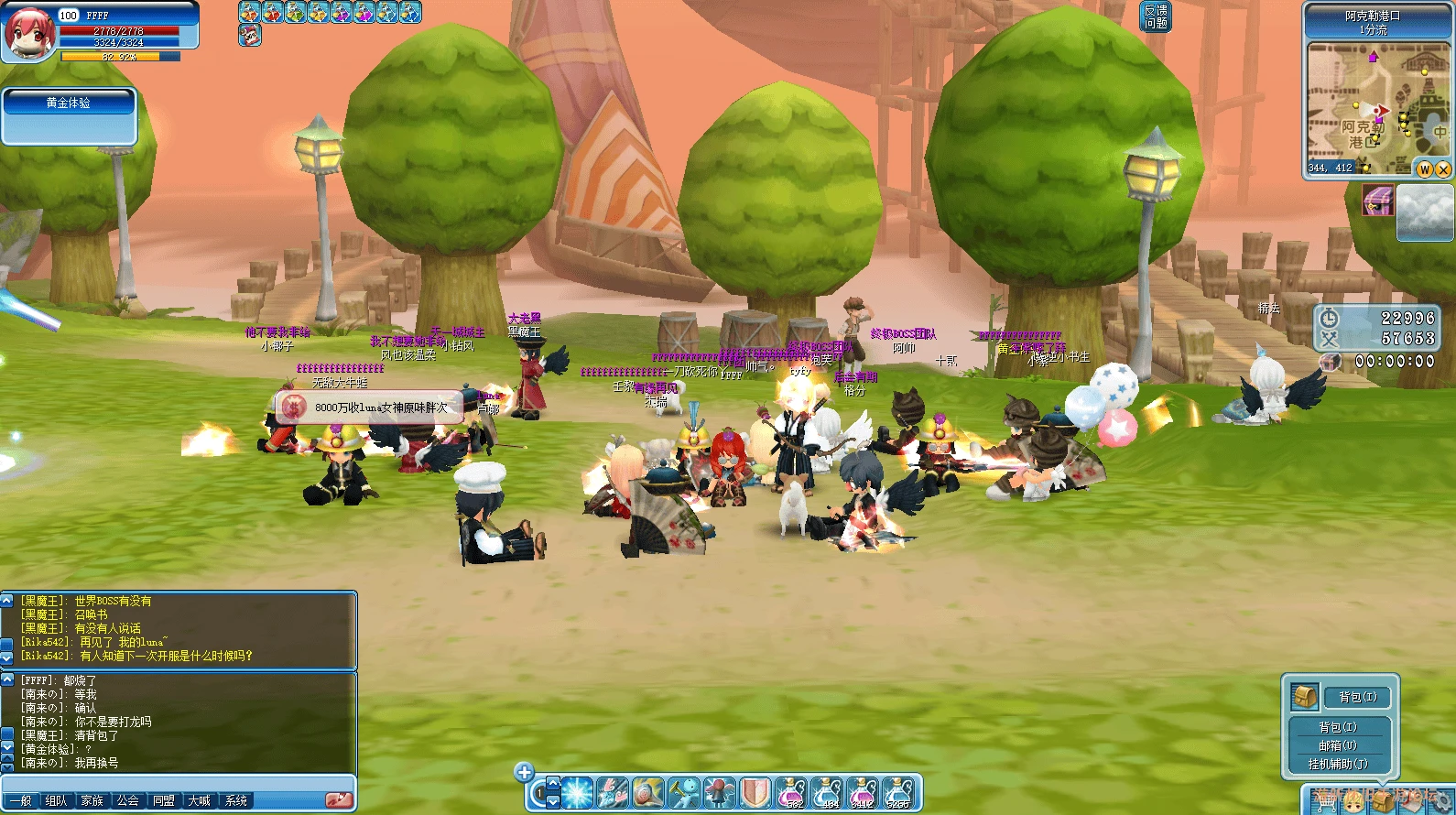The height and width of the screenshot is (815, 1456).
Task: Activate the snowflake burst skill
Action: (577, 793)
